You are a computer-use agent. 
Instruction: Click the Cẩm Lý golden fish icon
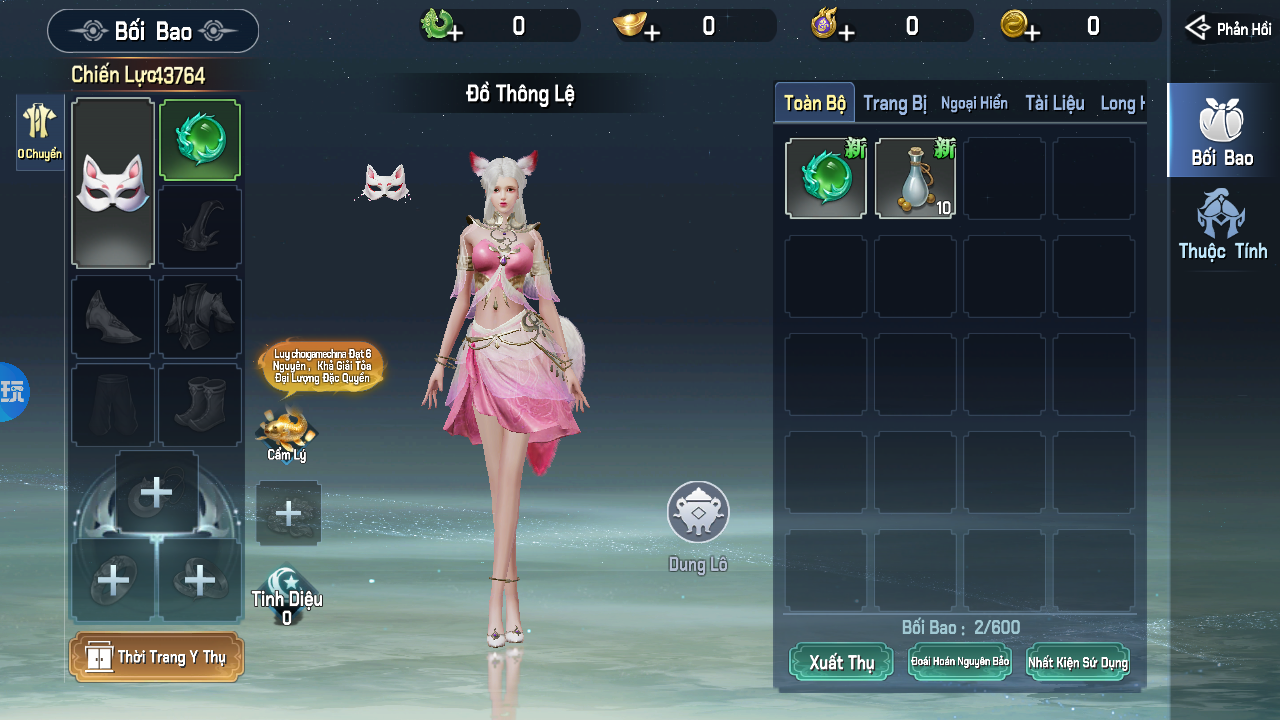tap(286, 431)
